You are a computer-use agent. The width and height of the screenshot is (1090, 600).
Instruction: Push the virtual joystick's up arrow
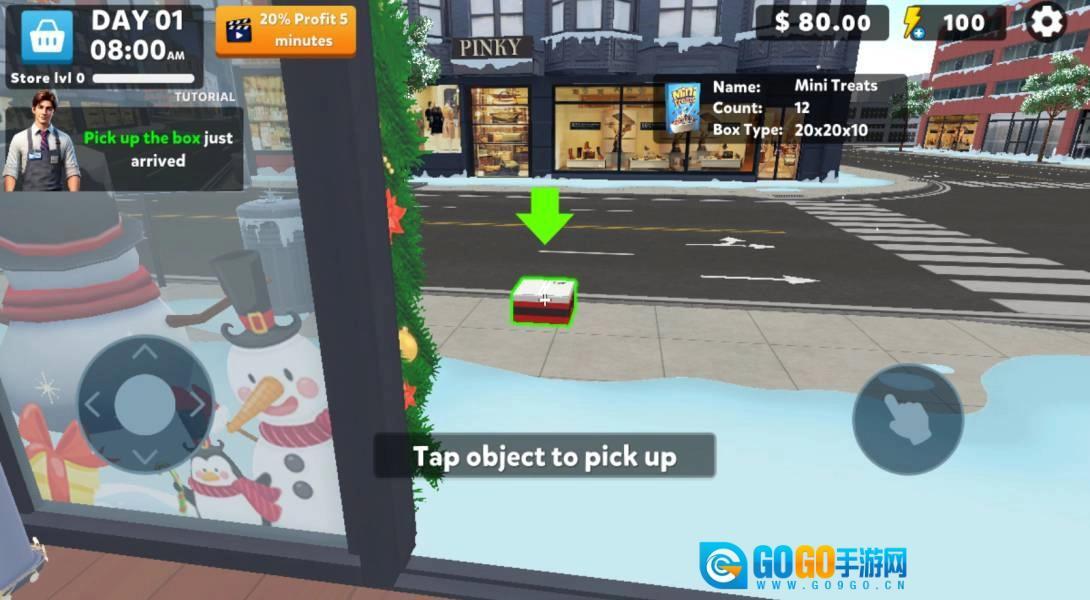click(145, 353)
